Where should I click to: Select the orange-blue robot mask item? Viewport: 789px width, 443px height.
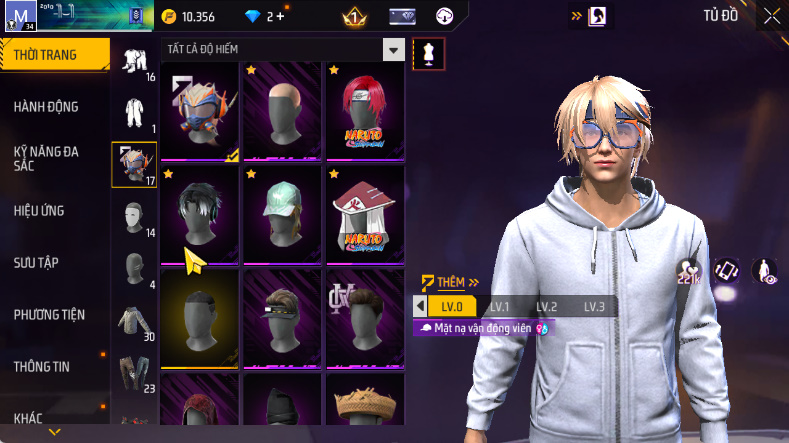coord(199,108)
